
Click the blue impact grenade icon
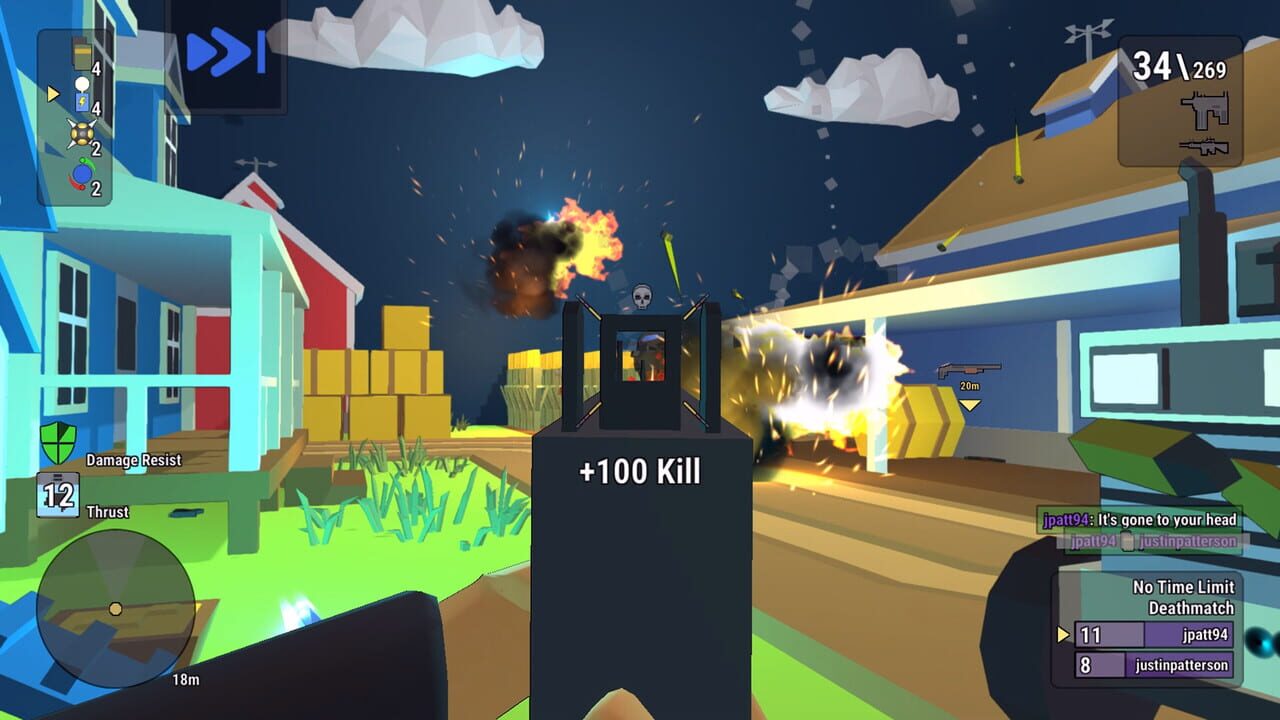[x=82, y=172]
